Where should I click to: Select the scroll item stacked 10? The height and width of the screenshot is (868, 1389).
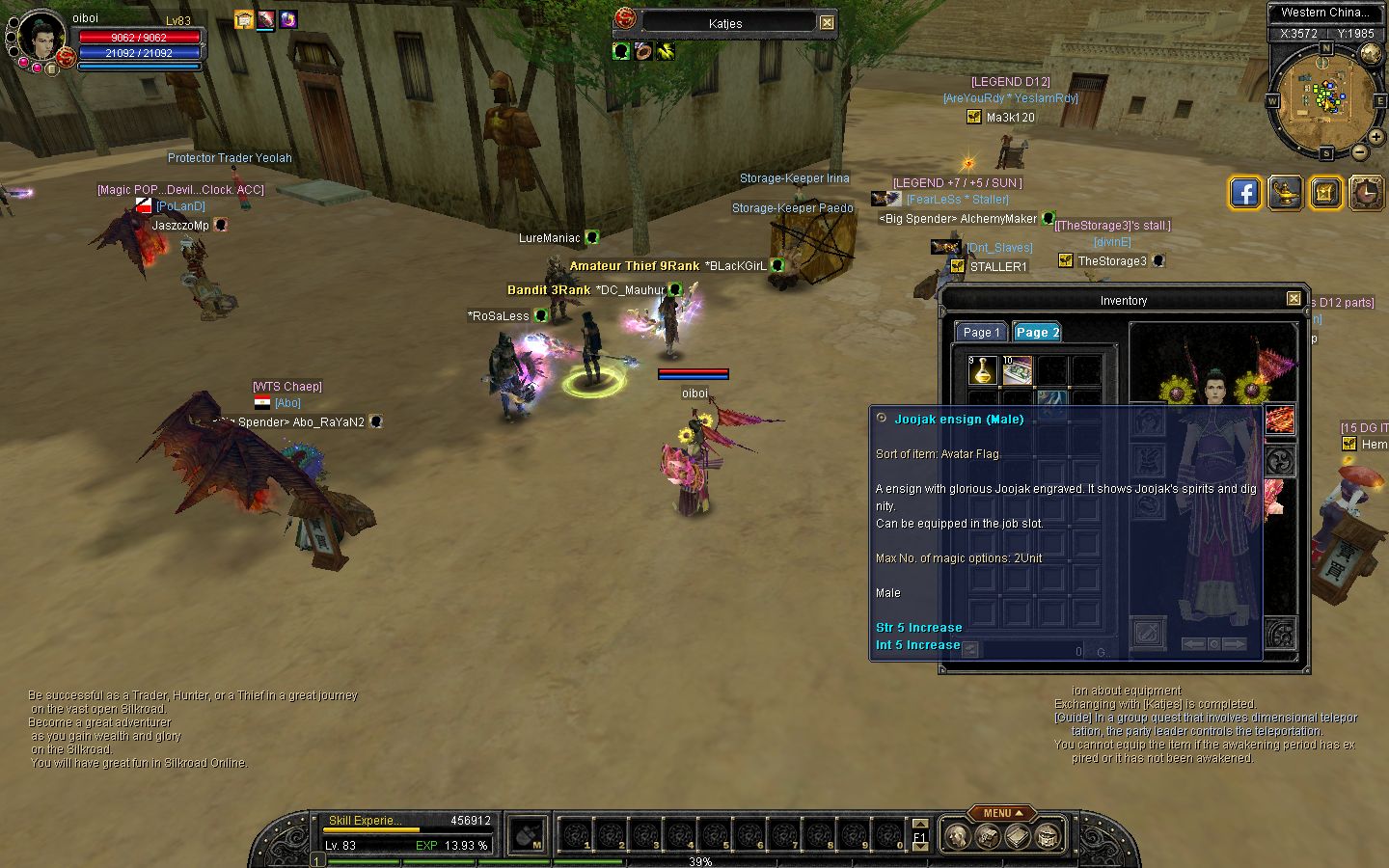tap(1017, 370)
